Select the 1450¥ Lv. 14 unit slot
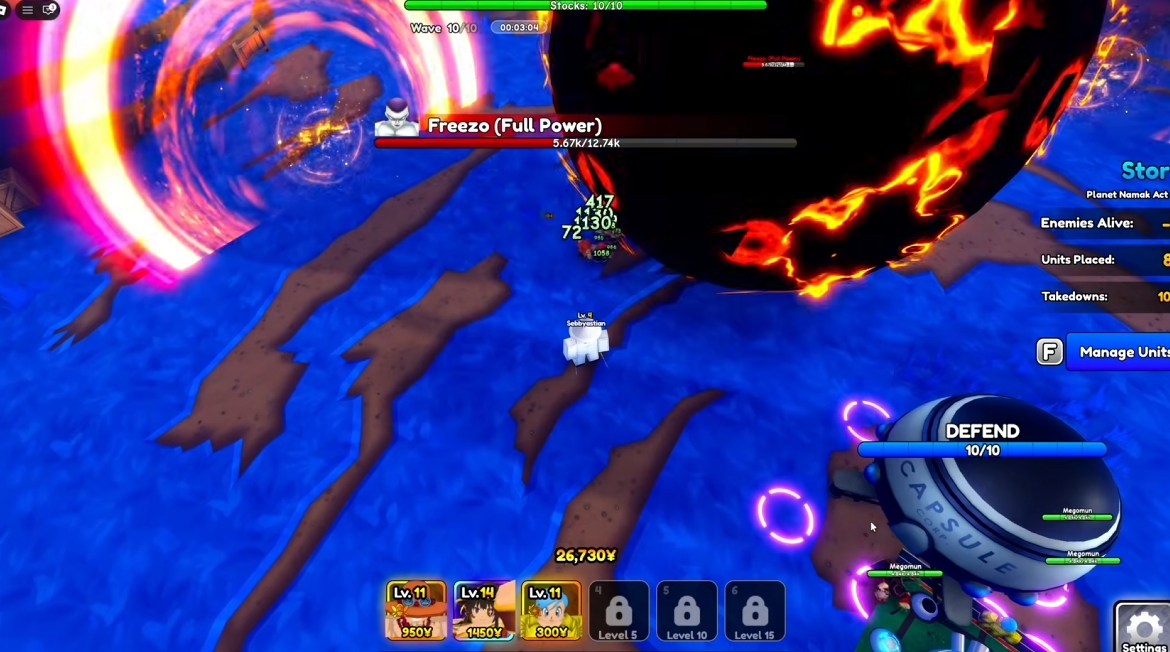1170x652 pixels. coord(484,610)
